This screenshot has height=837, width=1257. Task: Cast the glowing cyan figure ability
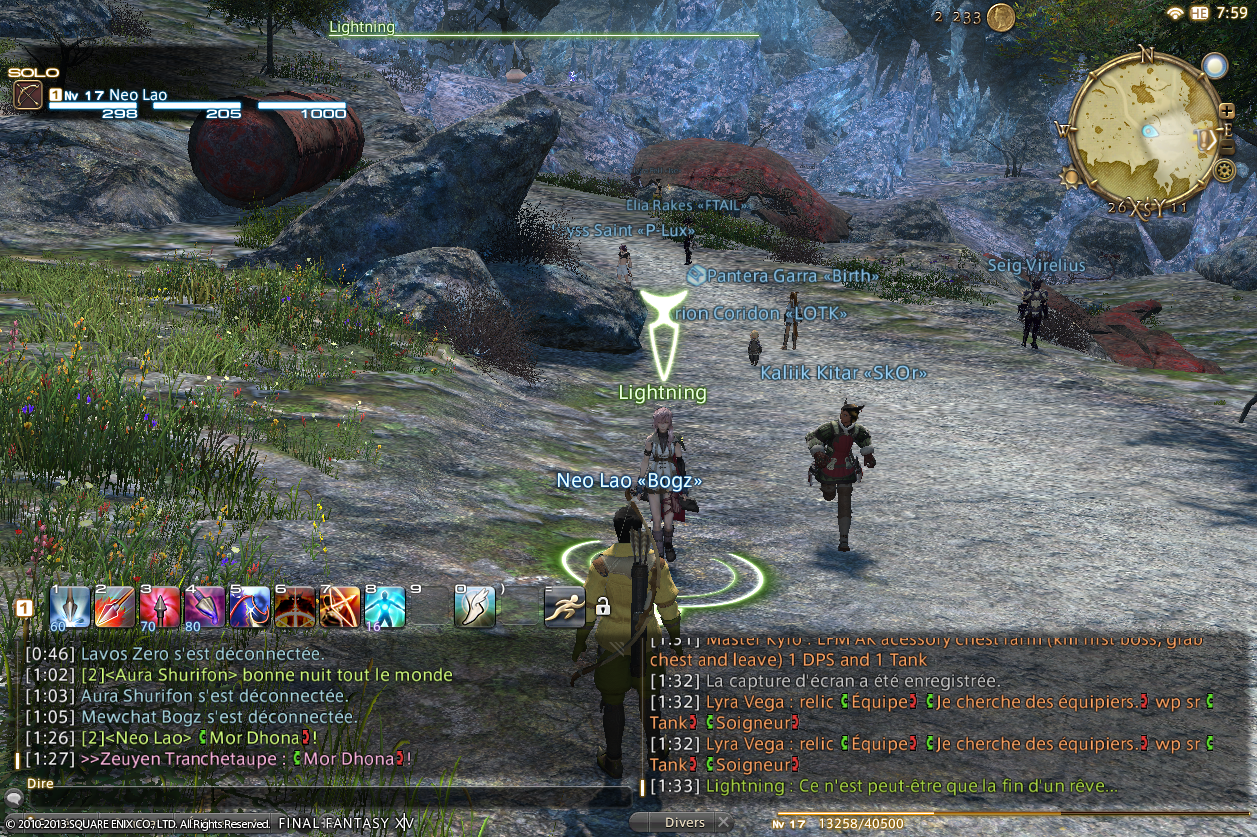click(x=385, y=607)
